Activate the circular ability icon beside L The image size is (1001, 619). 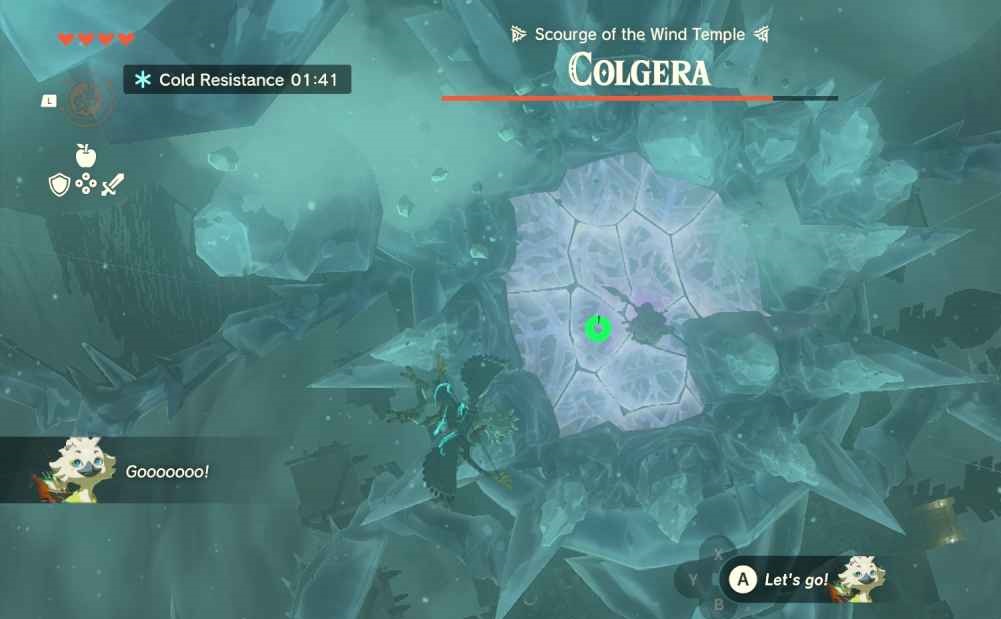click(x=84, y=101)
